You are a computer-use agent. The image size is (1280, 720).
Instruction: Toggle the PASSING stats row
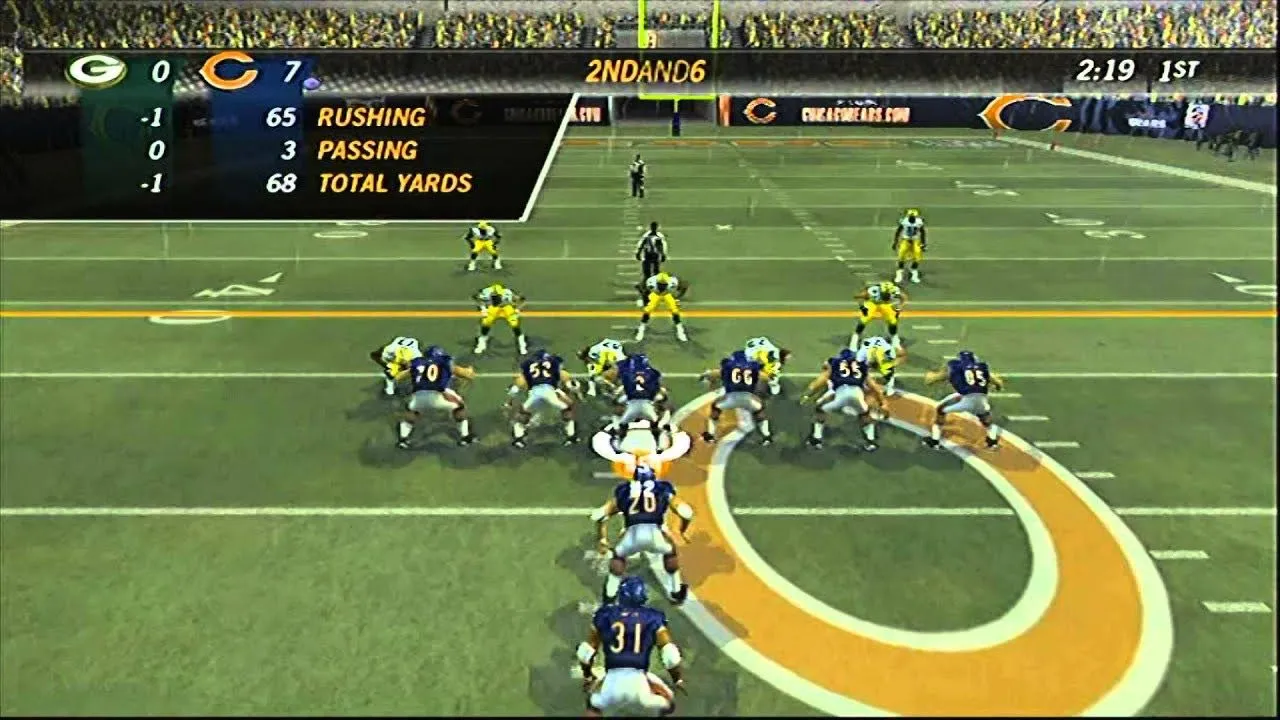point(370,150)
